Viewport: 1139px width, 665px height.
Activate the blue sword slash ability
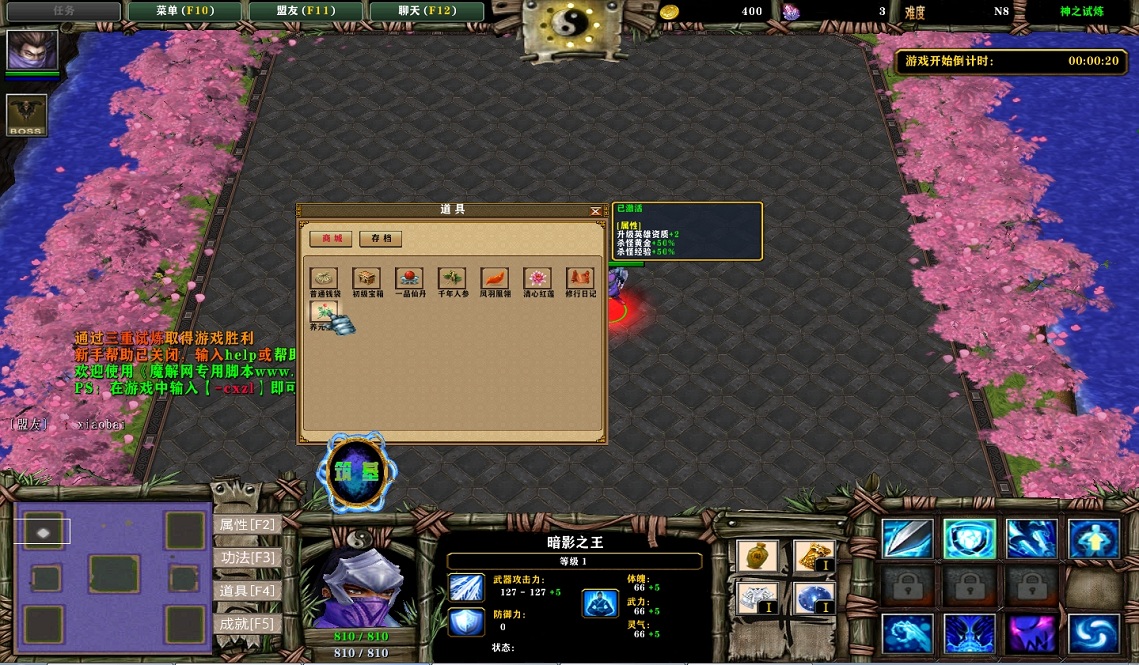(x=907, y=539)
